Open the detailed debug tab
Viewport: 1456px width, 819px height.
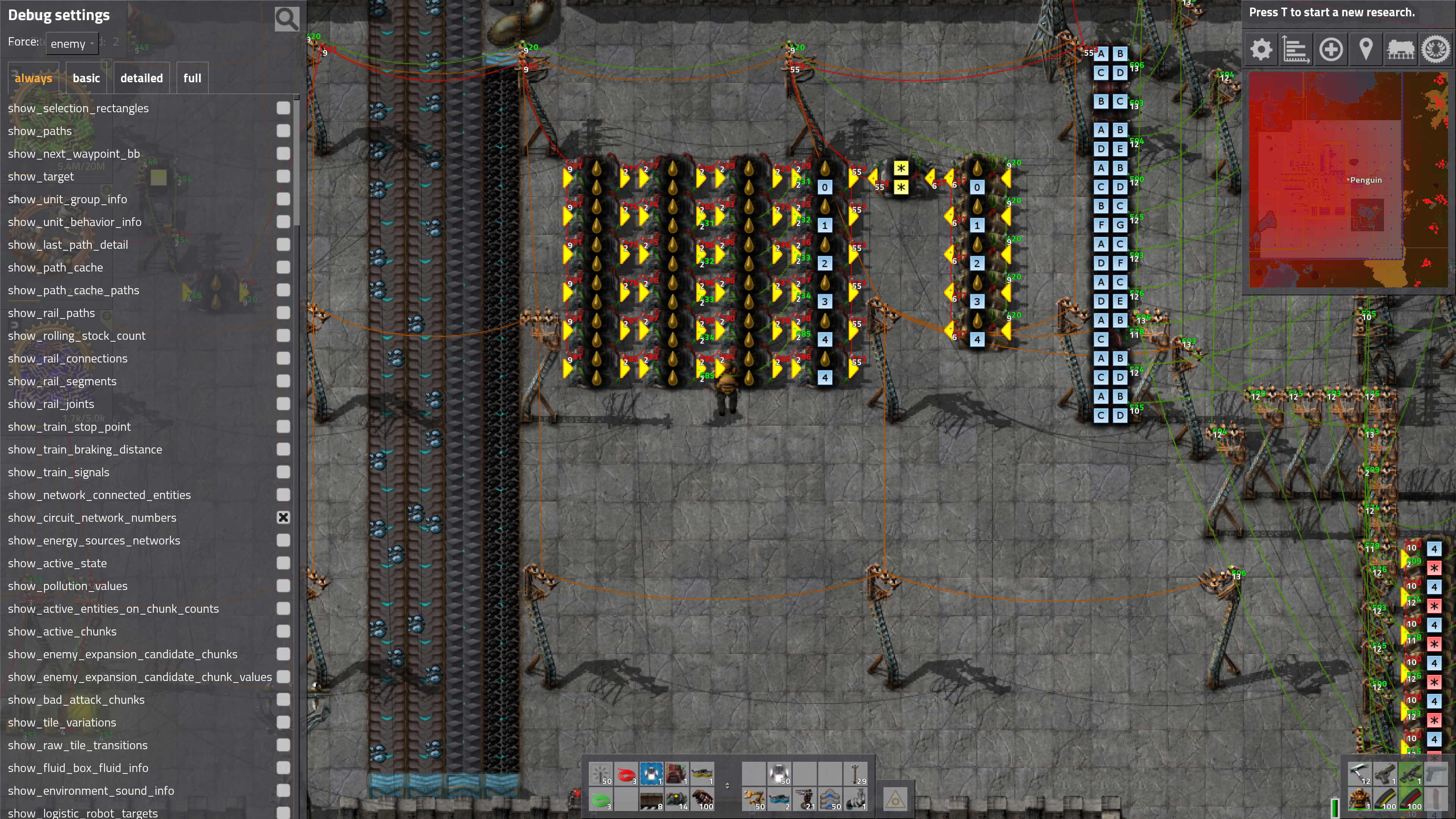tap(141, 78)
